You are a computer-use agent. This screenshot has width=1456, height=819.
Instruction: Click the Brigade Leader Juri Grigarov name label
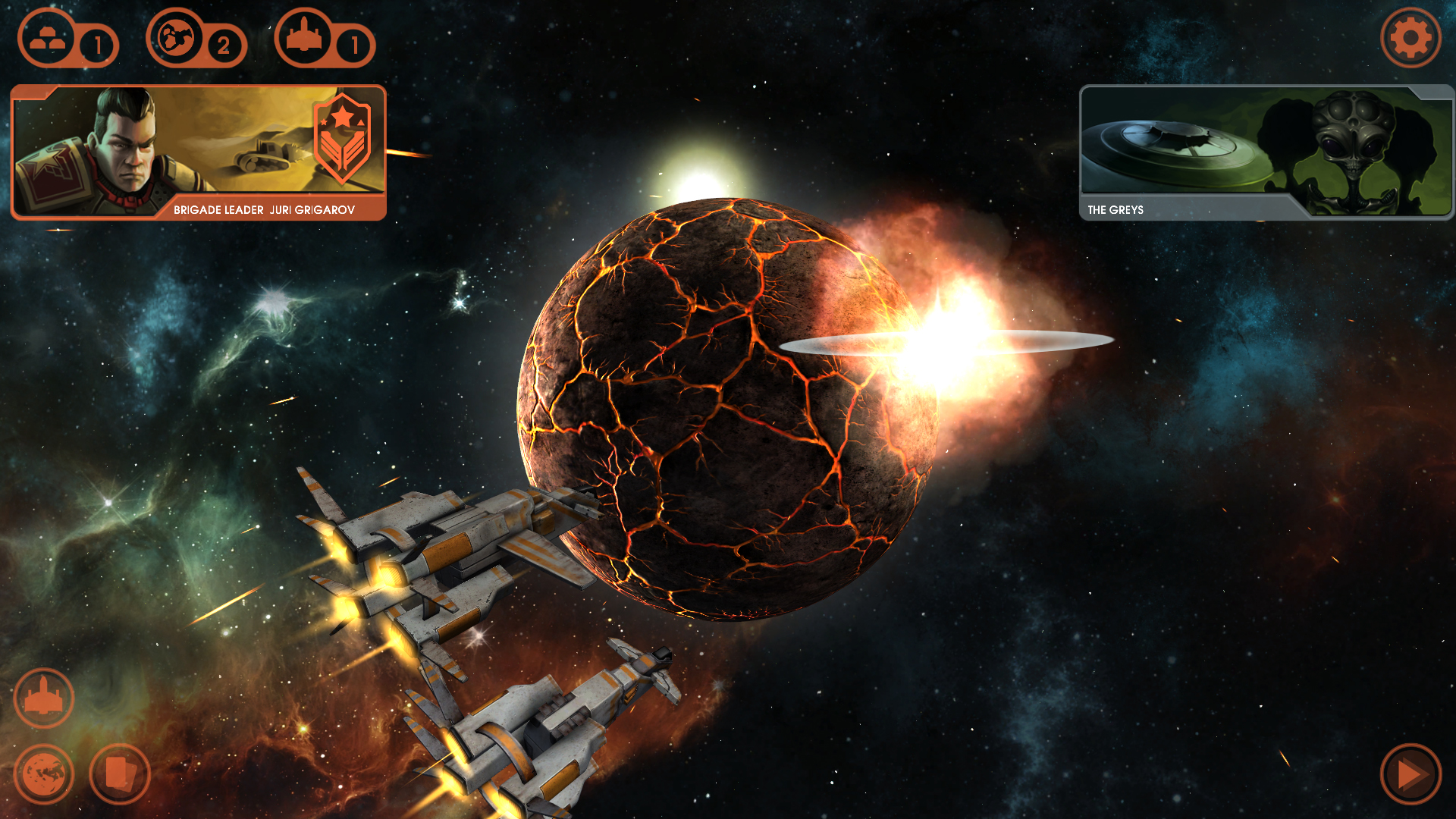pyautogui.click(x=265, y=211)
